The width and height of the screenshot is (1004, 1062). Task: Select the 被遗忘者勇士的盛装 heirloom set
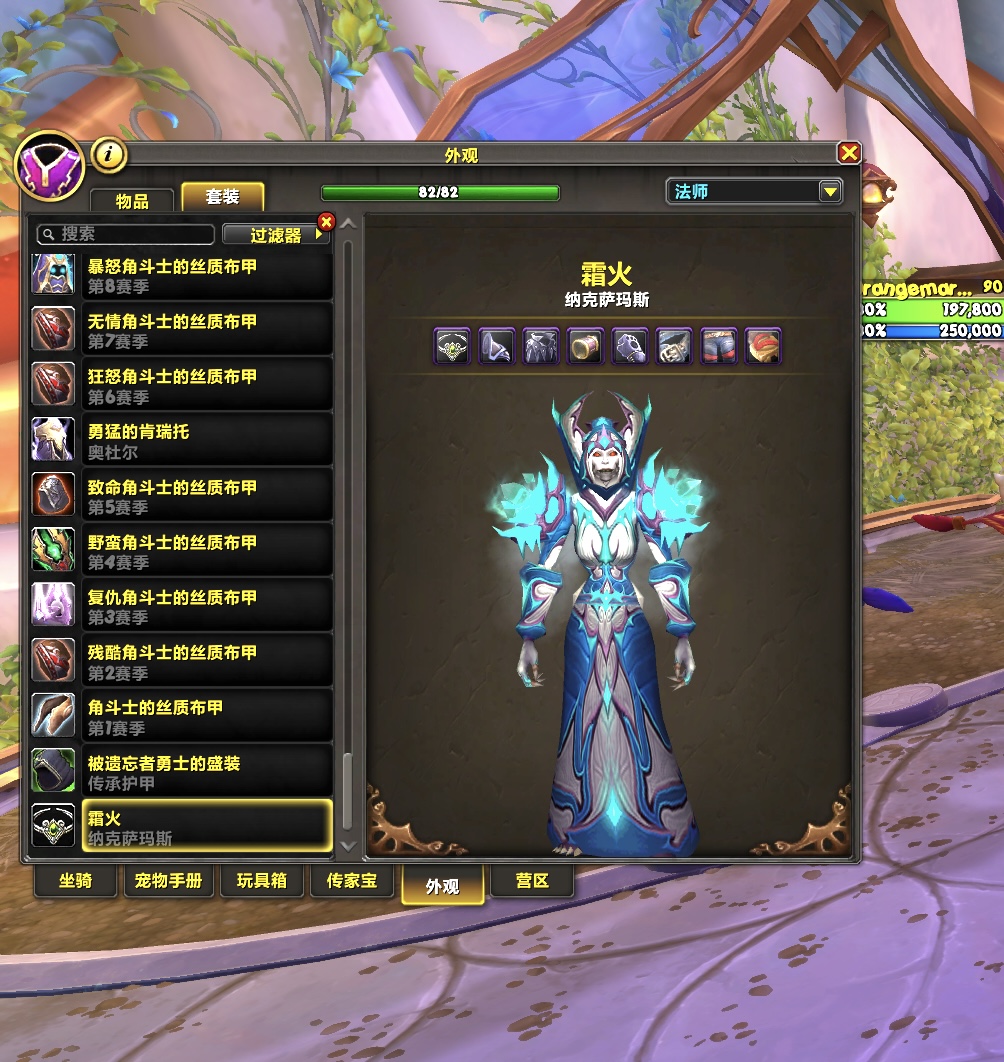click(x=182, y=772)
